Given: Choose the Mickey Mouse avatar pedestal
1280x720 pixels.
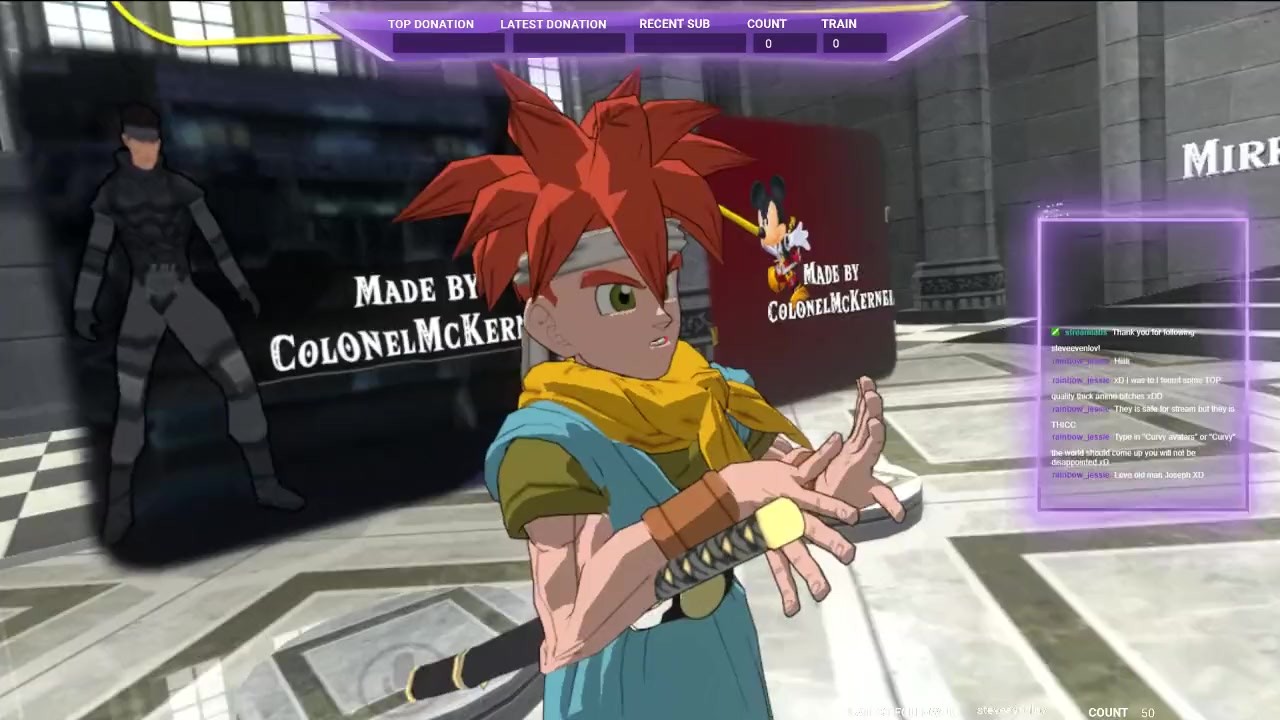Looking at the screenshot, I should (x=783, y=240).
